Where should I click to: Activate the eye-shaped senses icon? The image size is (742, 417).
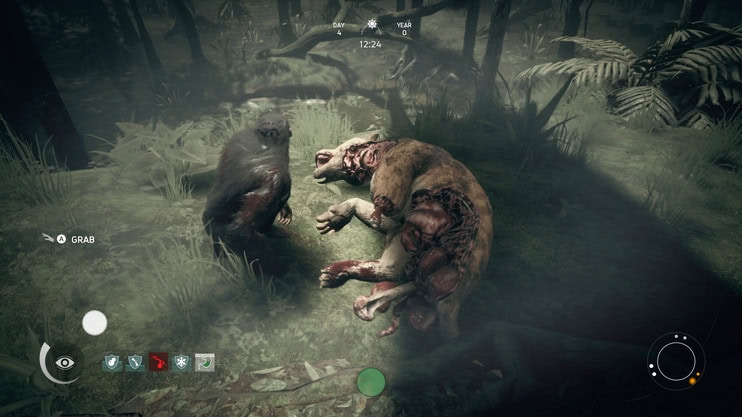click(x=65, y=362)
